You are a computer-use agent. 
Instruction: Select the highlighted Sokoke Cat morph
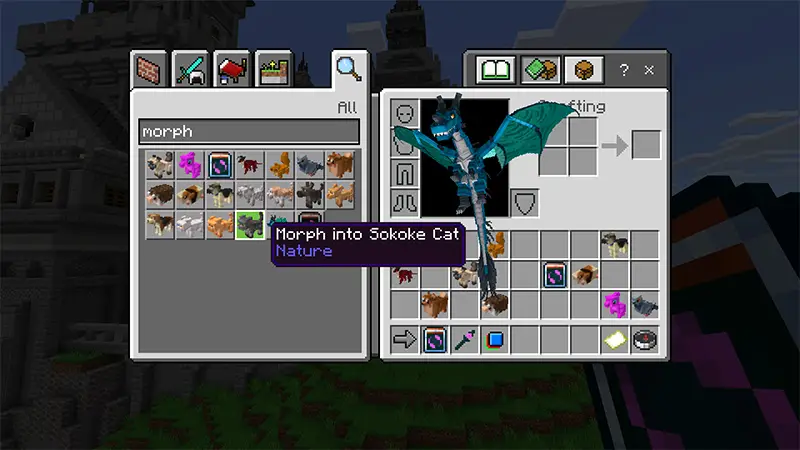[249, 226]
